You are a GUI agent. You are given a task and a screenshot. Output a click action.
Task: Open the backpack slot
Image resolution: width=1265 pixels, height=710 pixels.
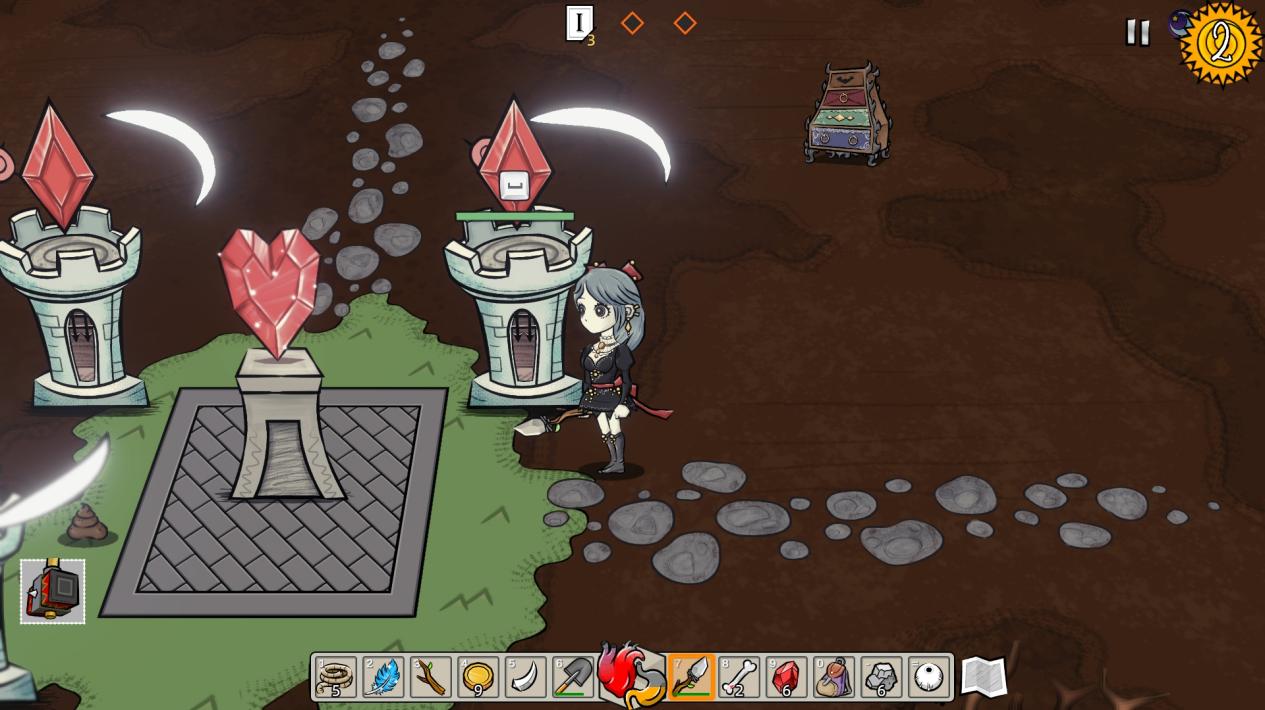click(x=834, y=677)
